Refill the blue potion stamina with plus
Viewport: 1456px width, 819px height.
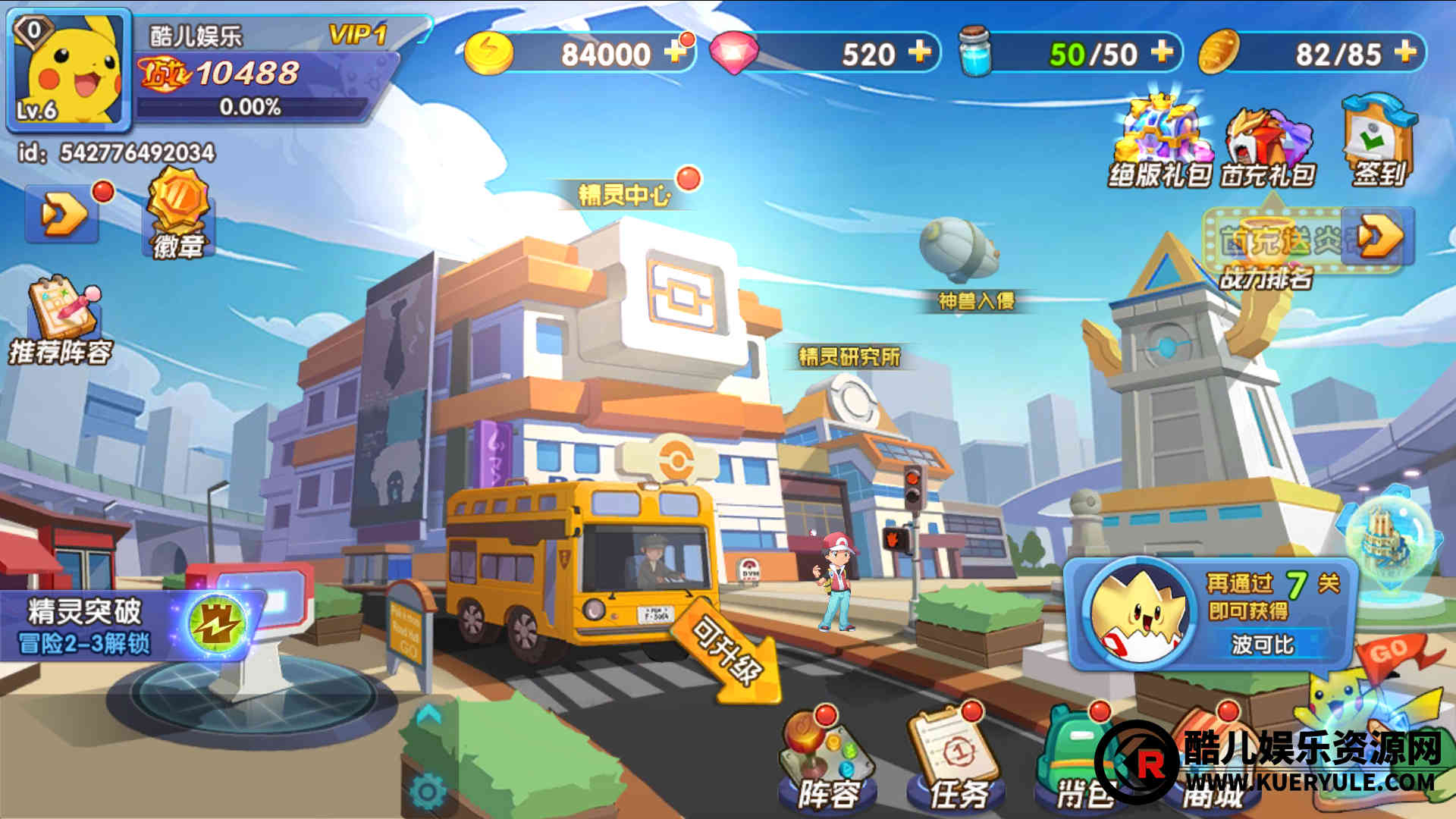click(1162, 52)
